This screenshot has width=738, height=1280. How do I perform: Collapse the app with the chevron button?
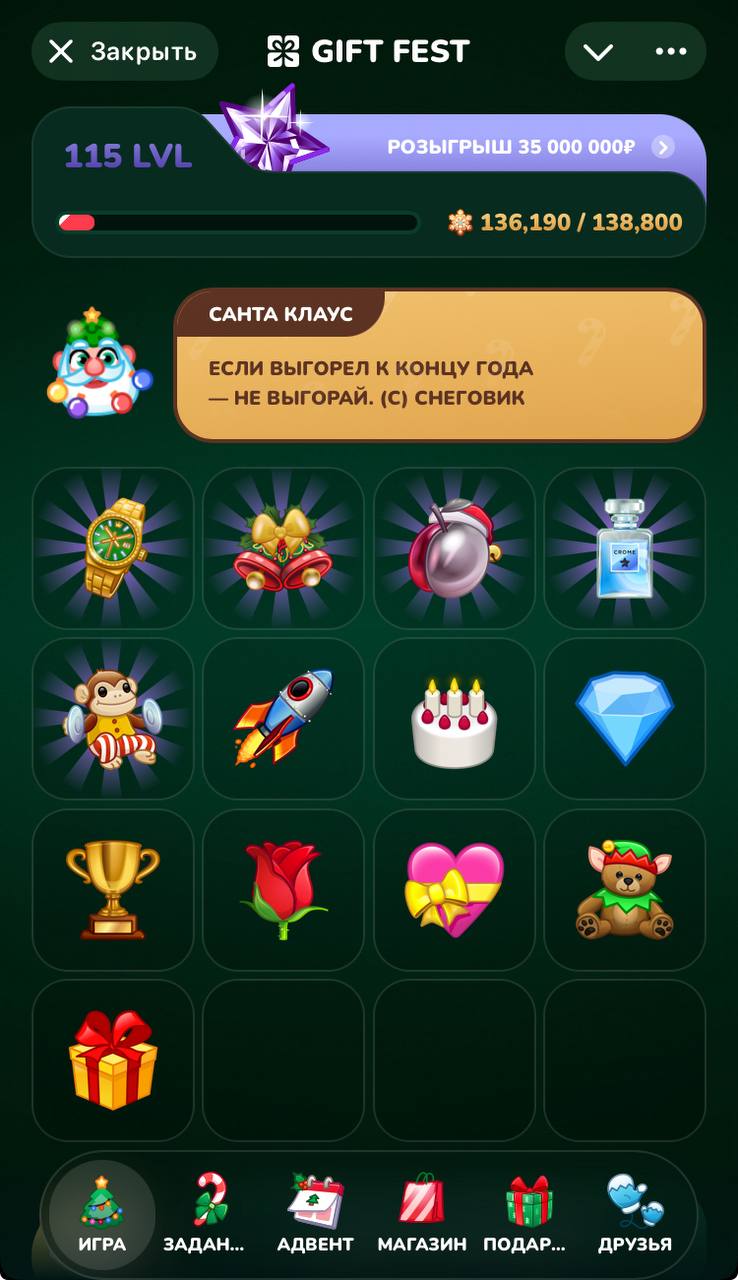[x=598, y=52]
